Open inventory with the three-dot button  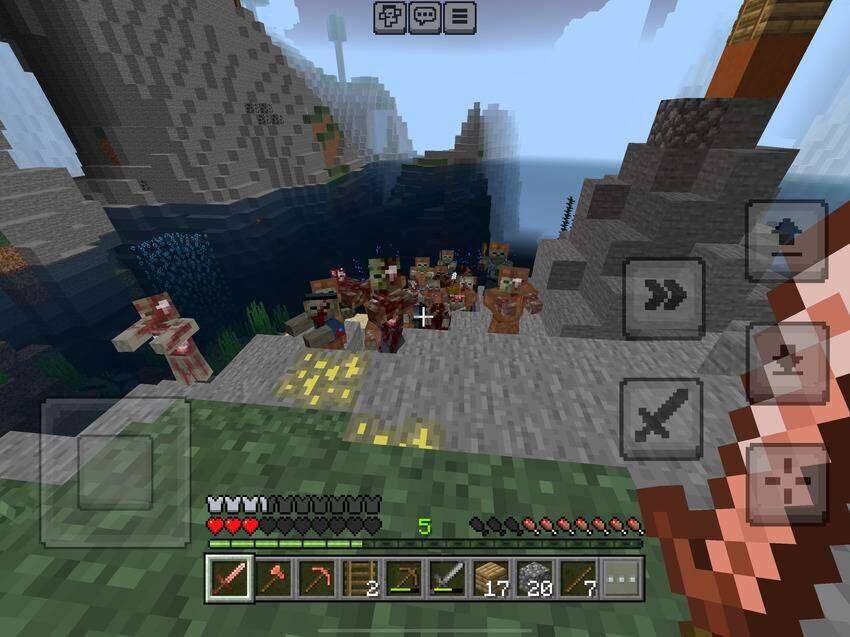(622, 578)
